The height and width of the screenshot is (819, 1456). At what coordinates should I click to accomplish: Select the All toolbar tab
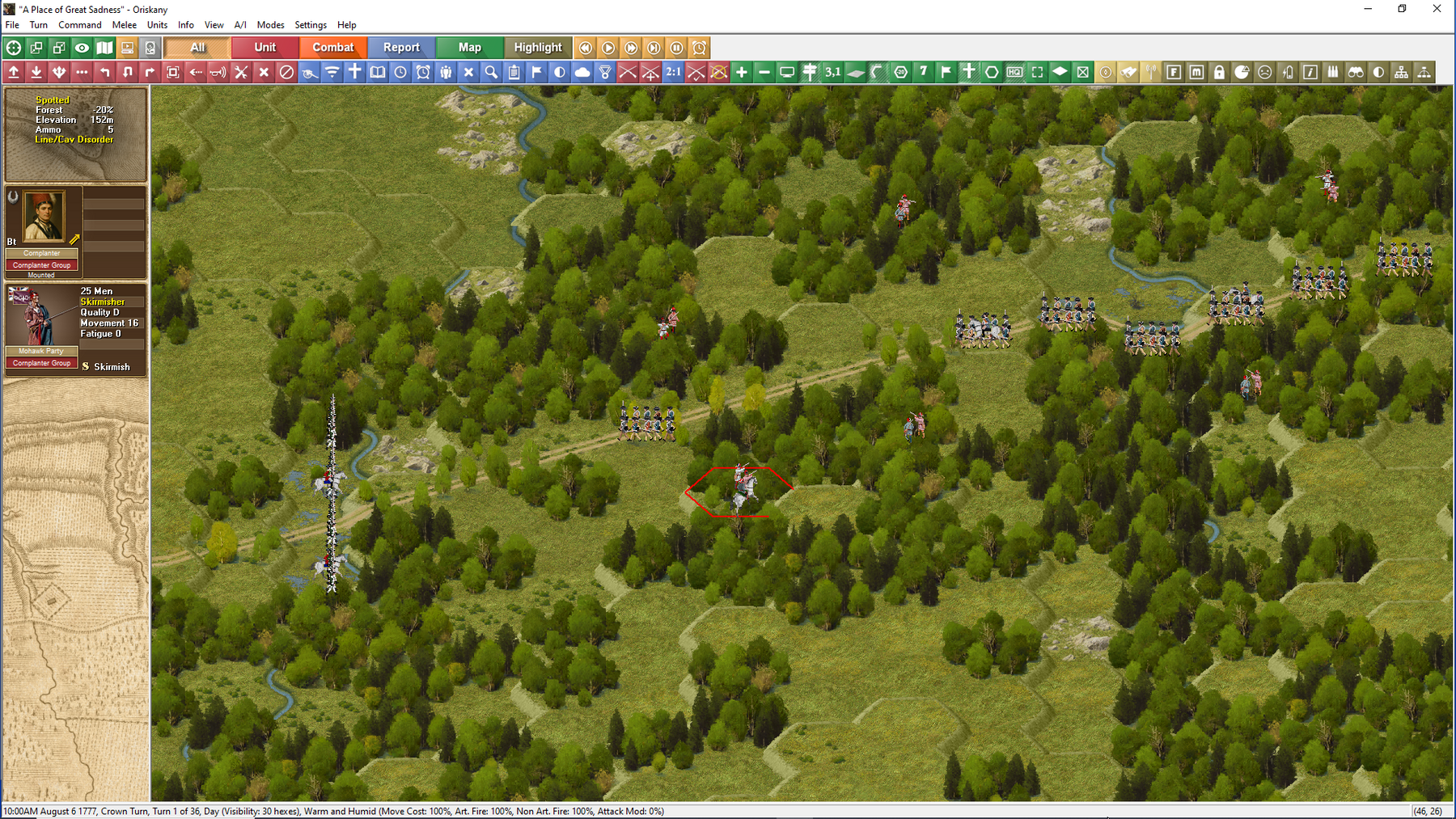coord(197,48)
